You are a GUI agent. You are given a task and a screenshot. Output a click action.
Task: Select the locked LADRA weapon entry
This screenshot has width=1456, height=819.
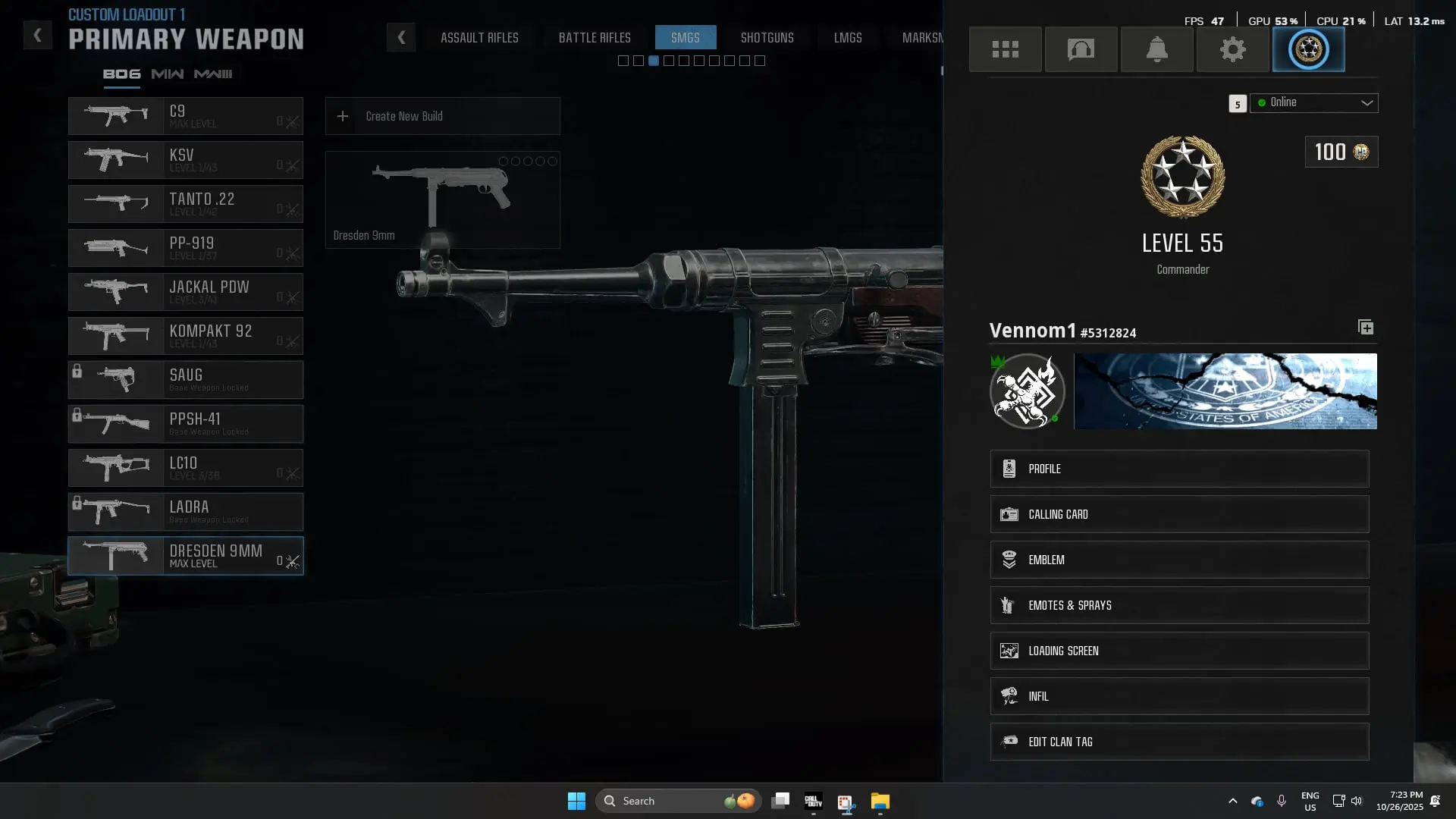(x=185, y=512)
